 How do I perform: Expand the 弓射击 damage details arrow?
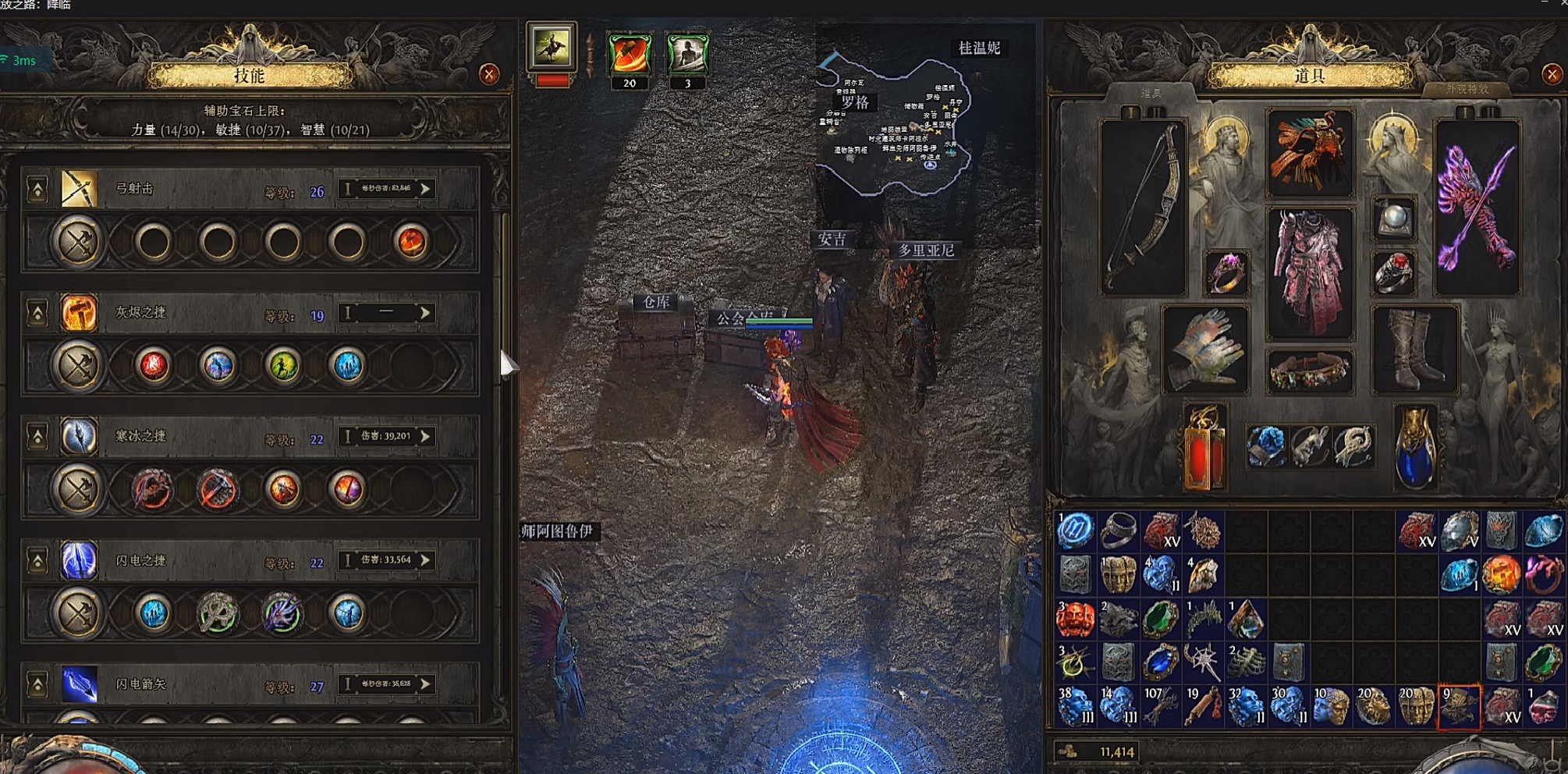[426, 189]
